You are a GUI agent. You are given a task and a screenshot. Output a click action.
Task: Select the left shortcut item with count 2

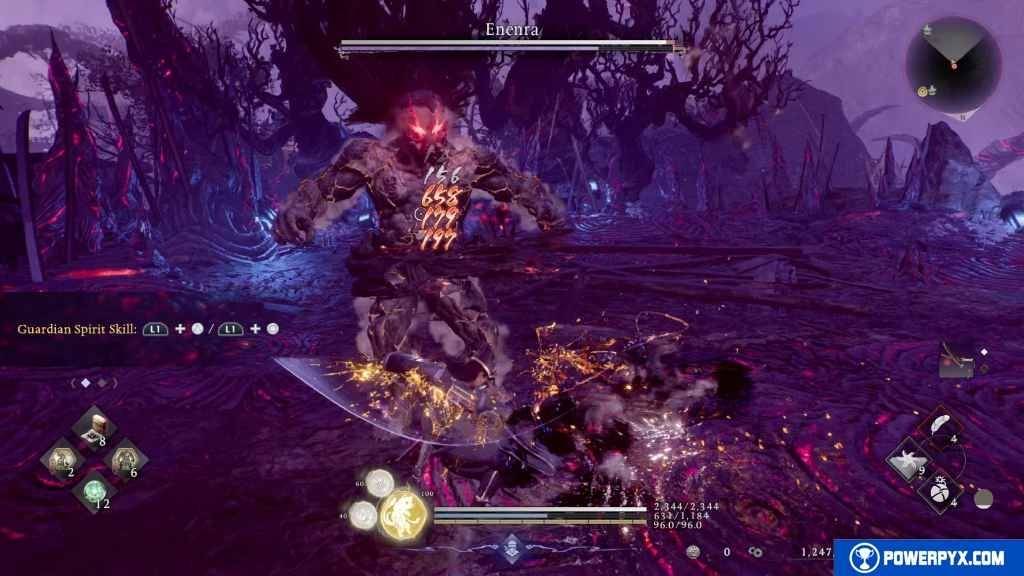[61, 460]
